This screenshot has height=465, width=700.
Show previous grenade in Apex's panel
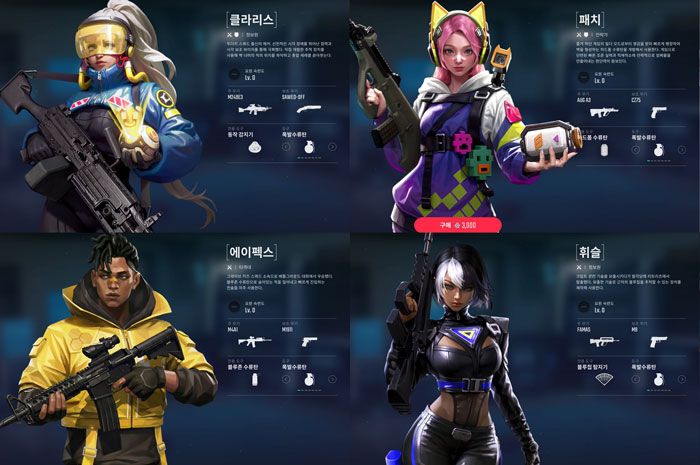(285, 380)
